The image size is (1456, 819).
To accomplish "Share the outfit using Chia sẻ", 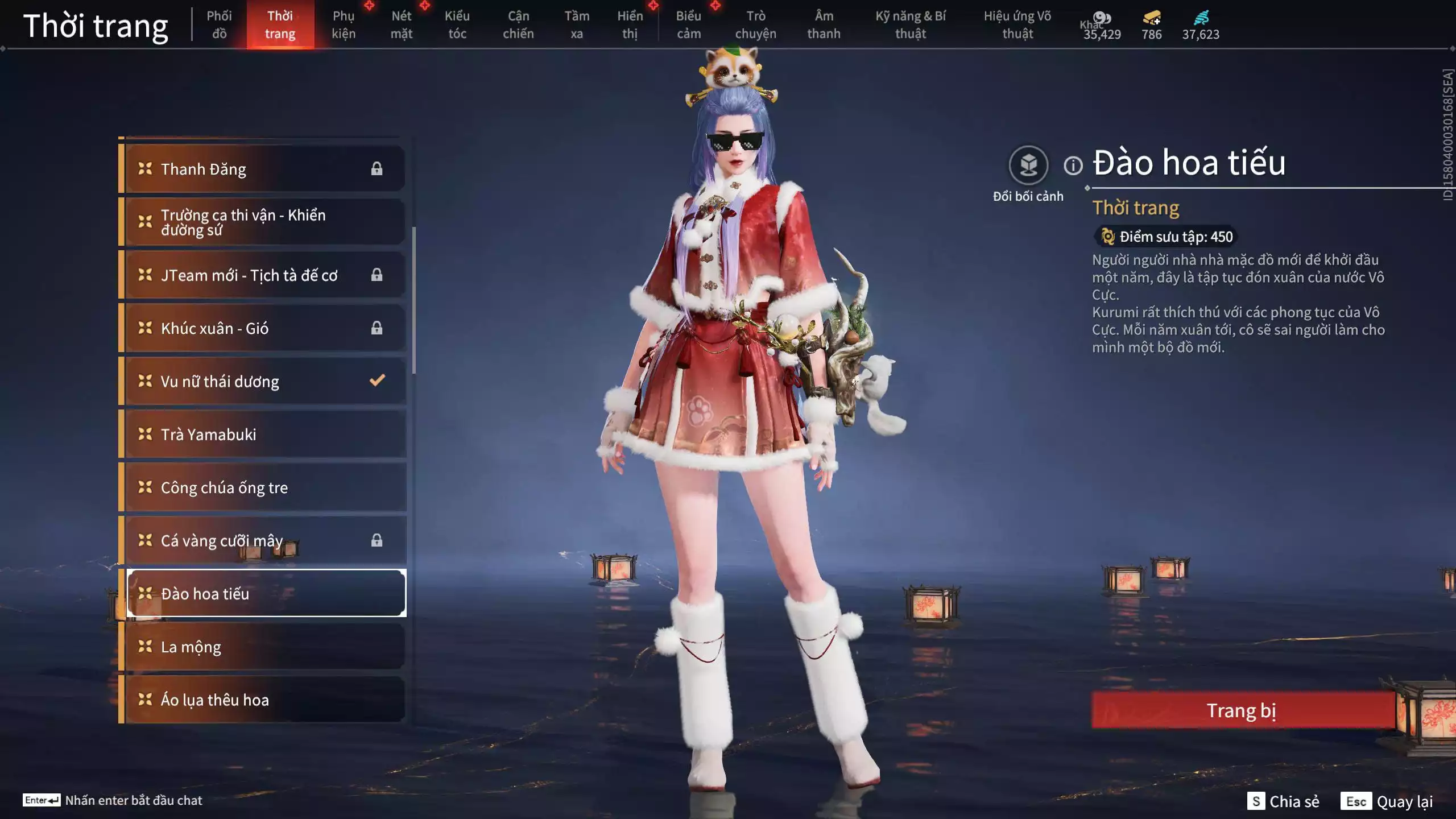I will point(1283,801).
